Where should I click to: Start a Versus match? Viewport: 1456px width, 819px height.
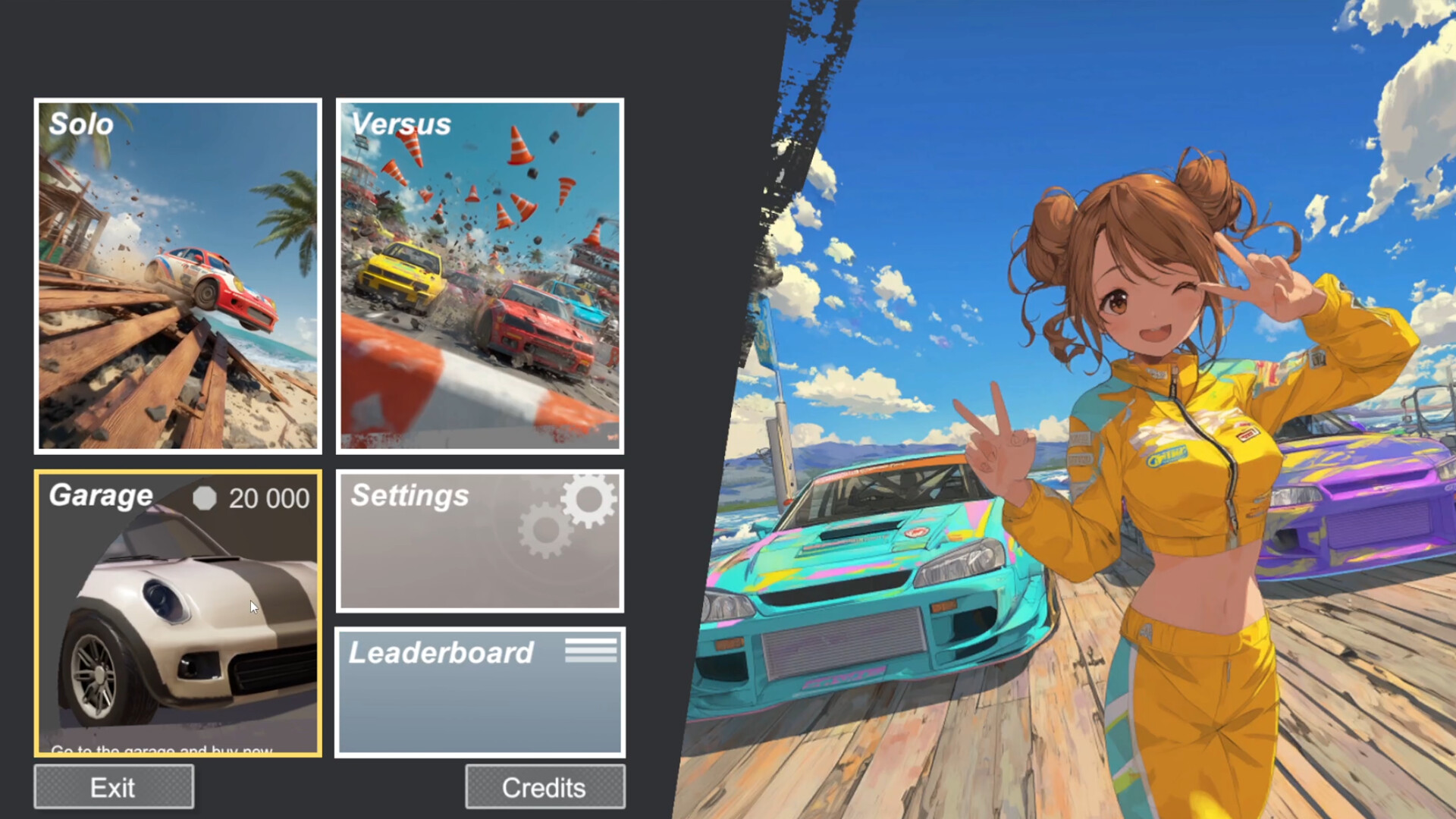(x=479, y=275)
